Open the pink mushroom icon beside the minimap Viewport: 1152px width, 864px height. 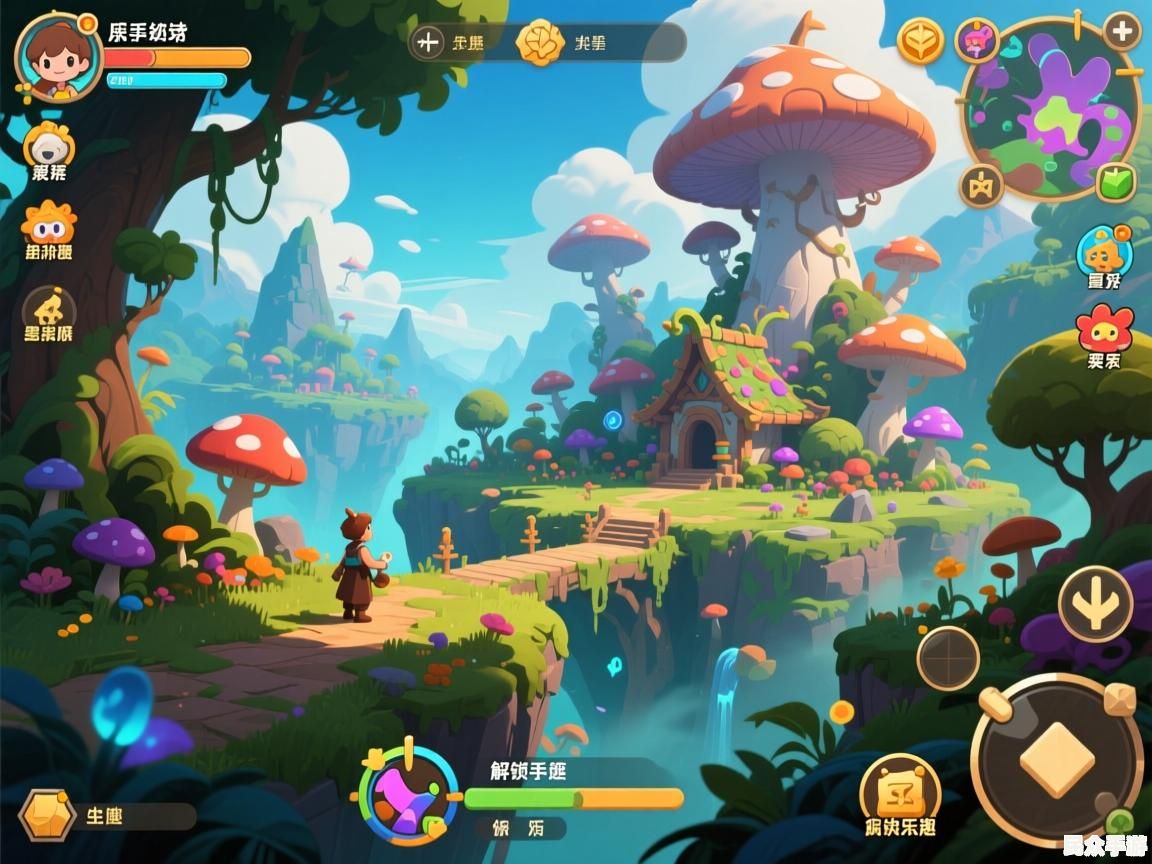click(977, 40)
